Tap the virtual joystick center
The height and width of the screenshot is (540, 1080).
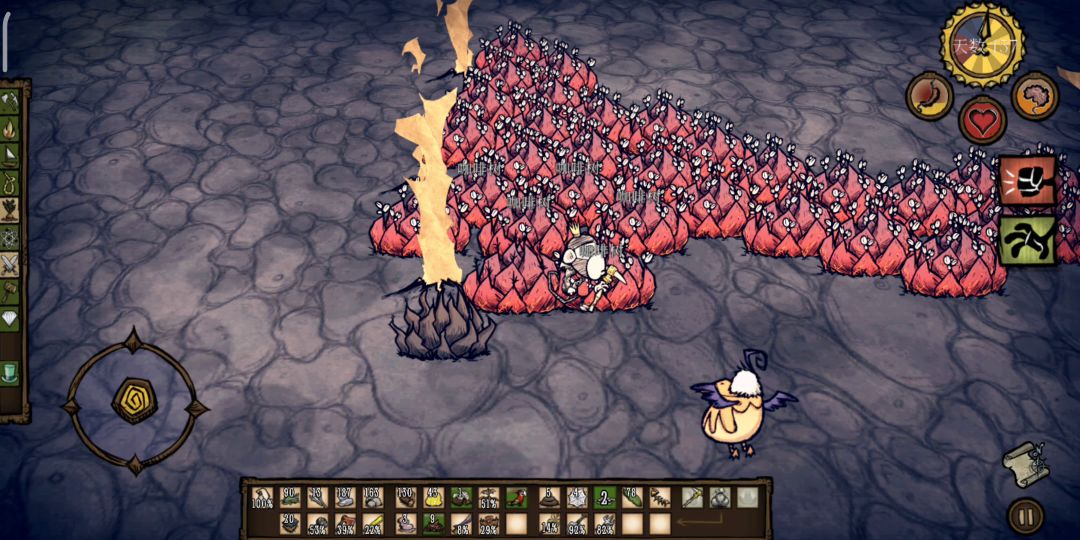tap(134, 401)
